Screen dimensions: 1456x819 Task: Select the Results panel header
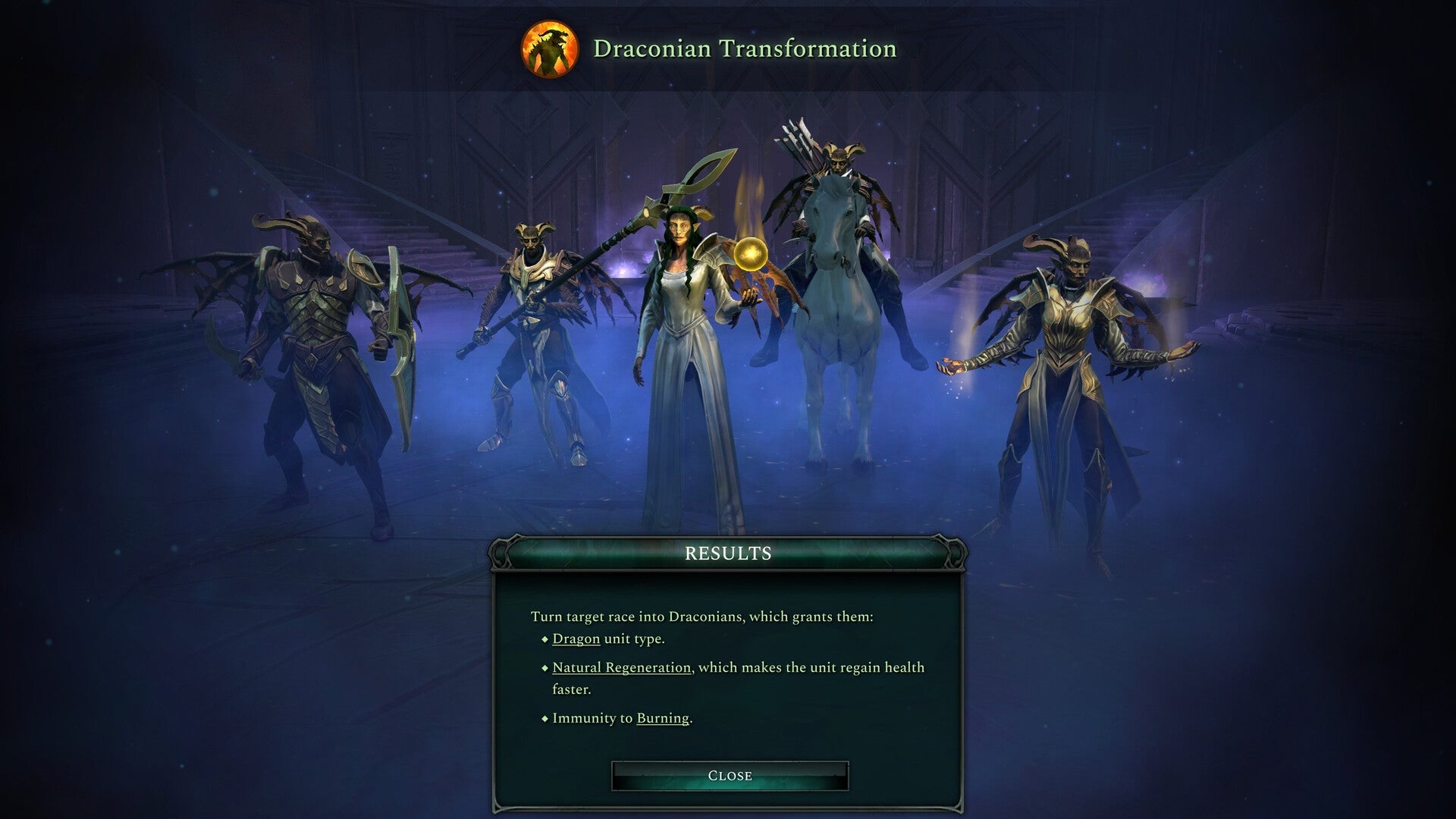728,553
